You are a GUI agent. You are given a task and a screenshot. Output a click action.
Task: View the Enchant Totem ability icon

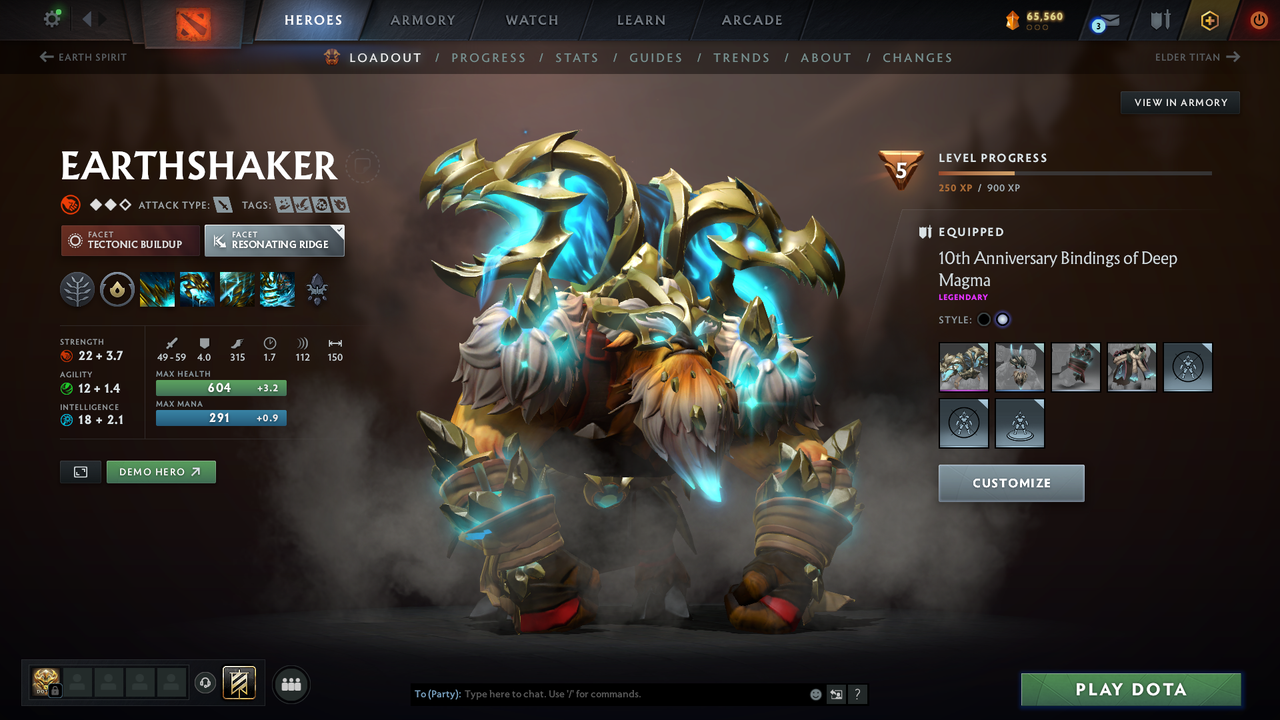[x=196, y=289]
